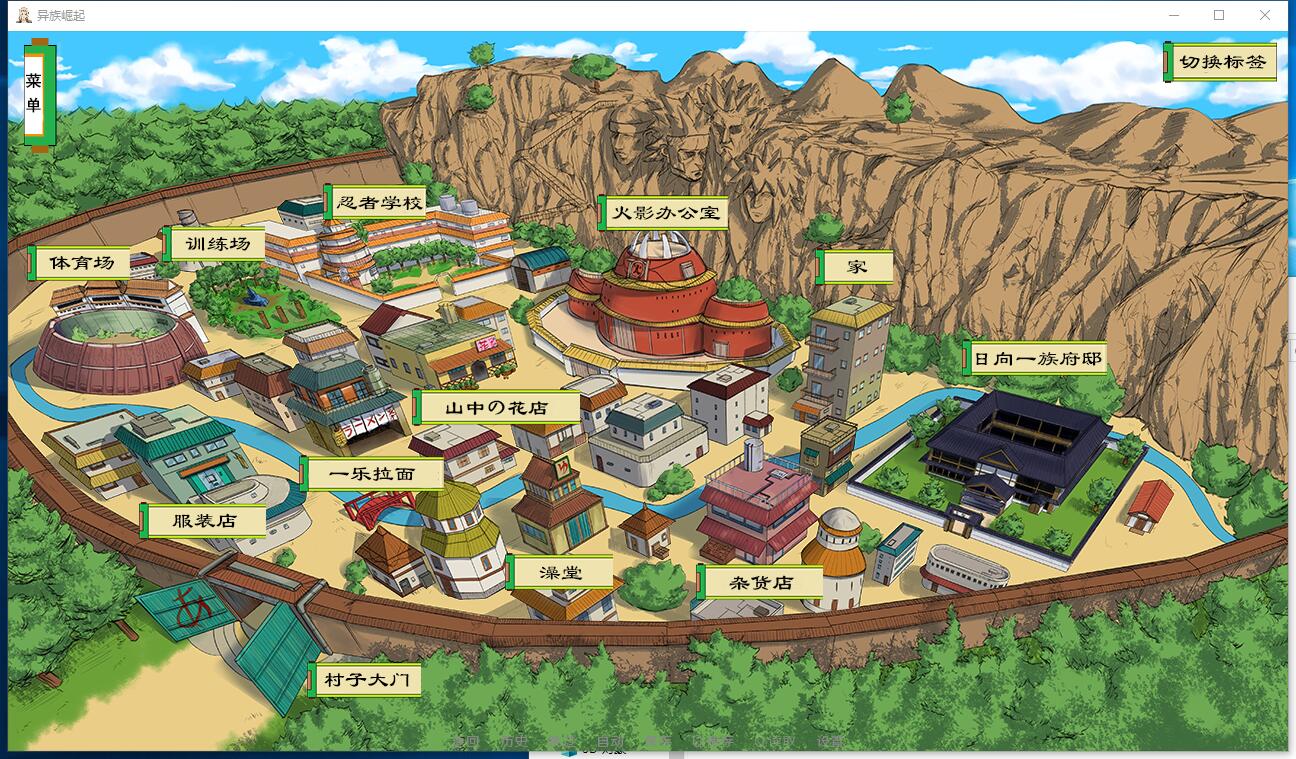Go home via the 家 label
This screenshot has height=759, width=1296.
point(856,267)
